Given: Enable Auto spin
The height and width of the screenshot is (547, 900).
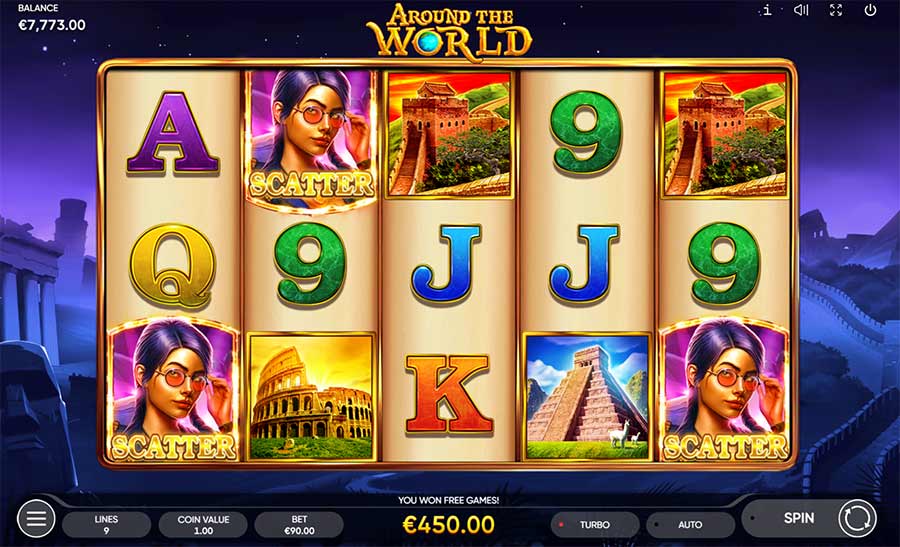Looking at the screenshot, I should coord(690,524).
